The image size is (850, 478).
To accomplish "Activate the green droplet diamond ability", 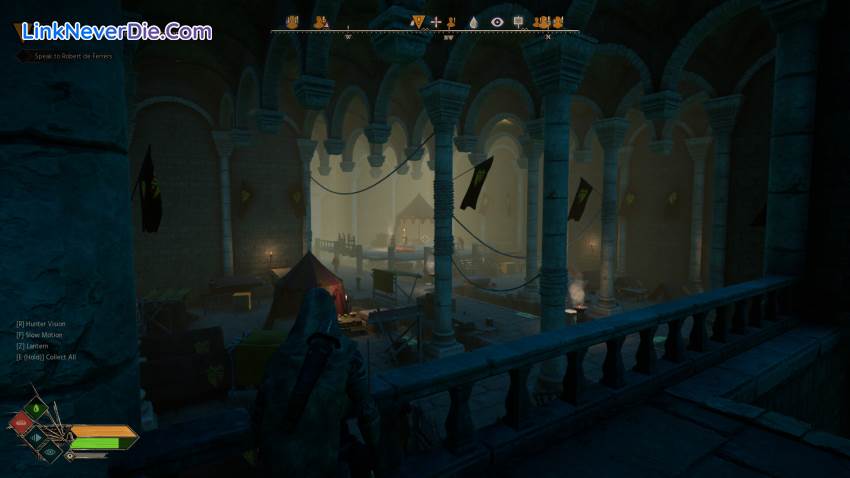I will (x=37, y=408).
